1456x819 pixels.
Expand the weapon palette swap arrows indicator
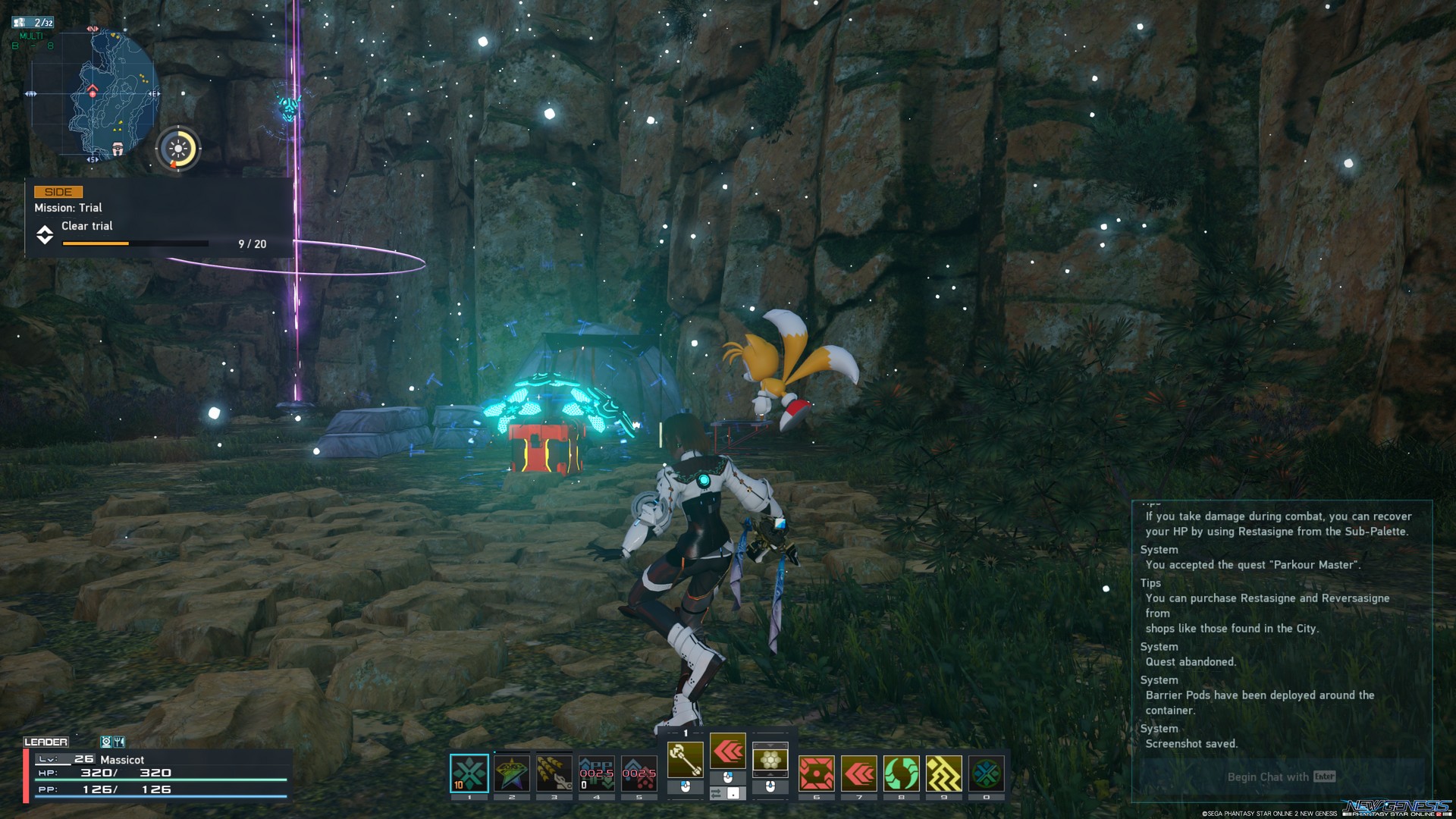pyautogui.click(x=716, y=792)
